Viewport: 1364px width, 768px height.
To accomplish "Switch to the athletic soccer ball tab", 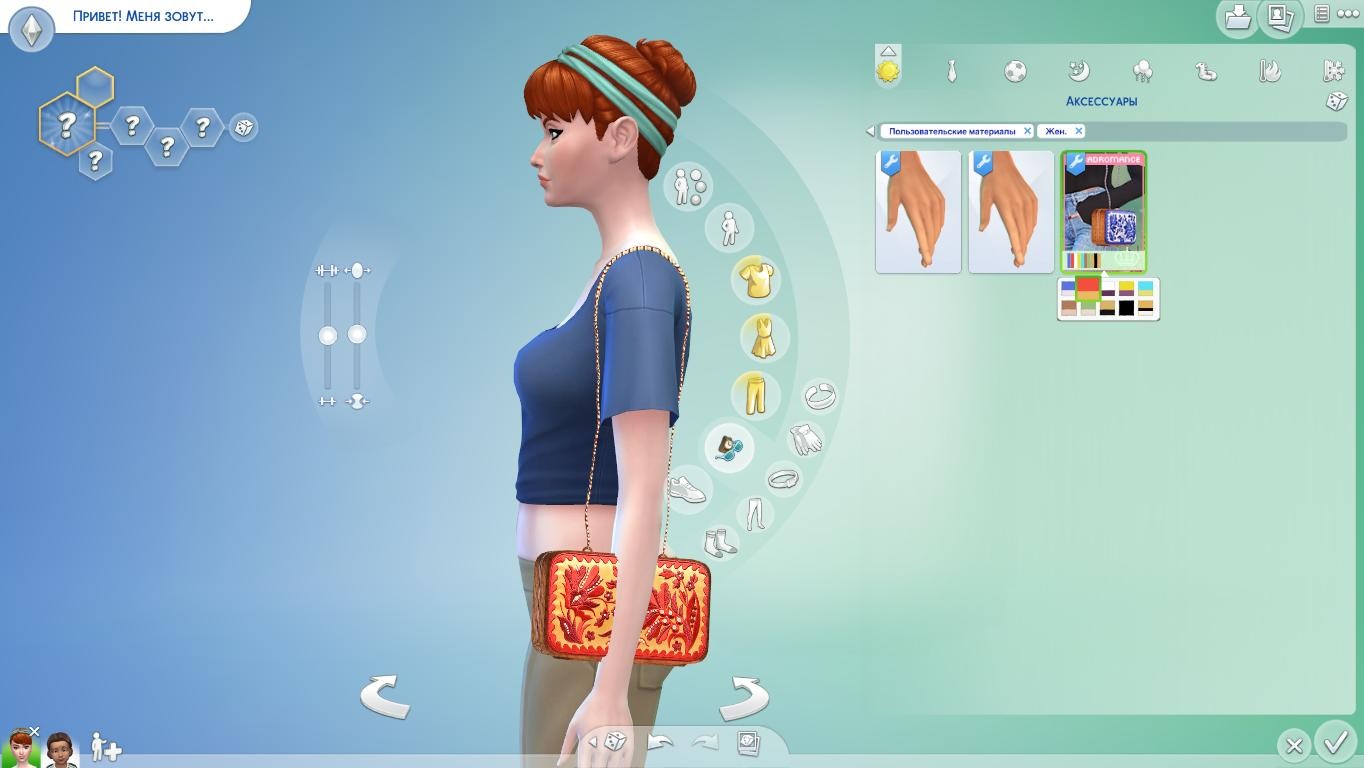I will (x=1015, y=71).
